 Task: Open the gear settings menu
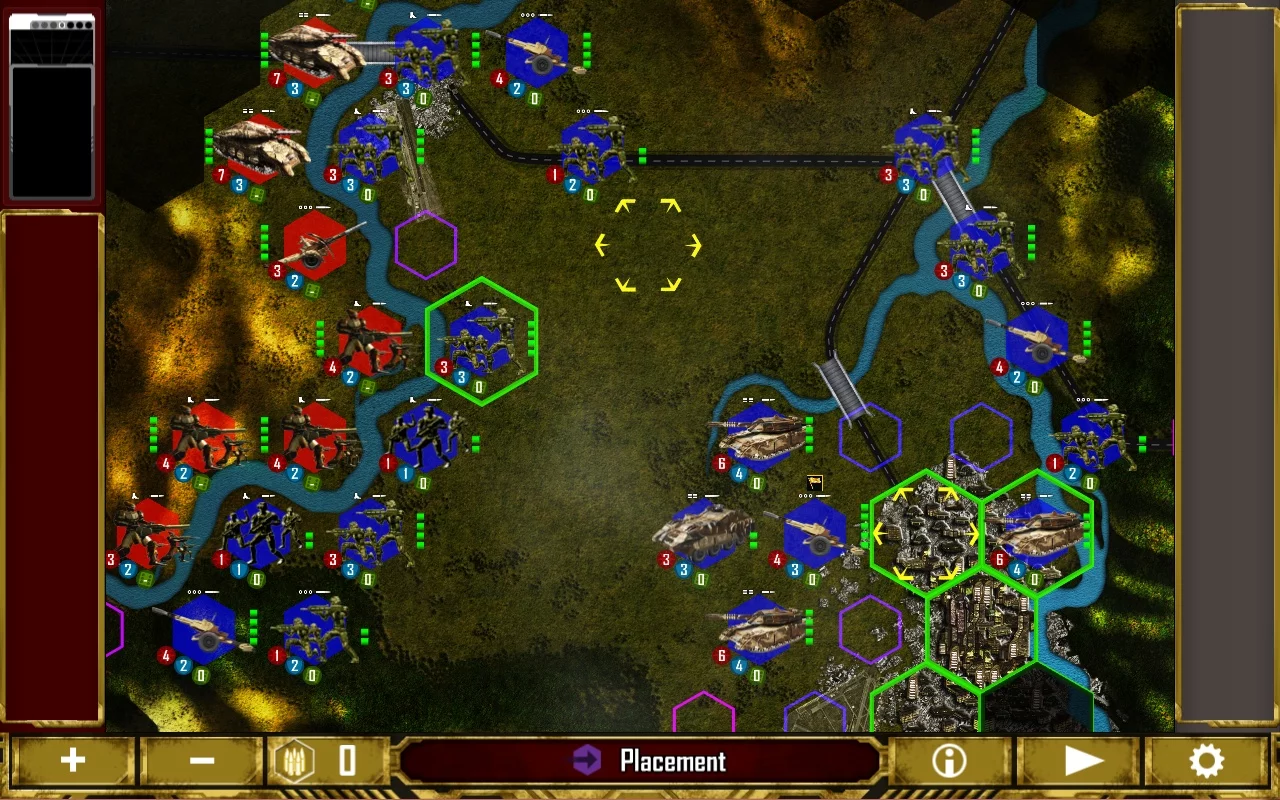tap(1206, 762)
